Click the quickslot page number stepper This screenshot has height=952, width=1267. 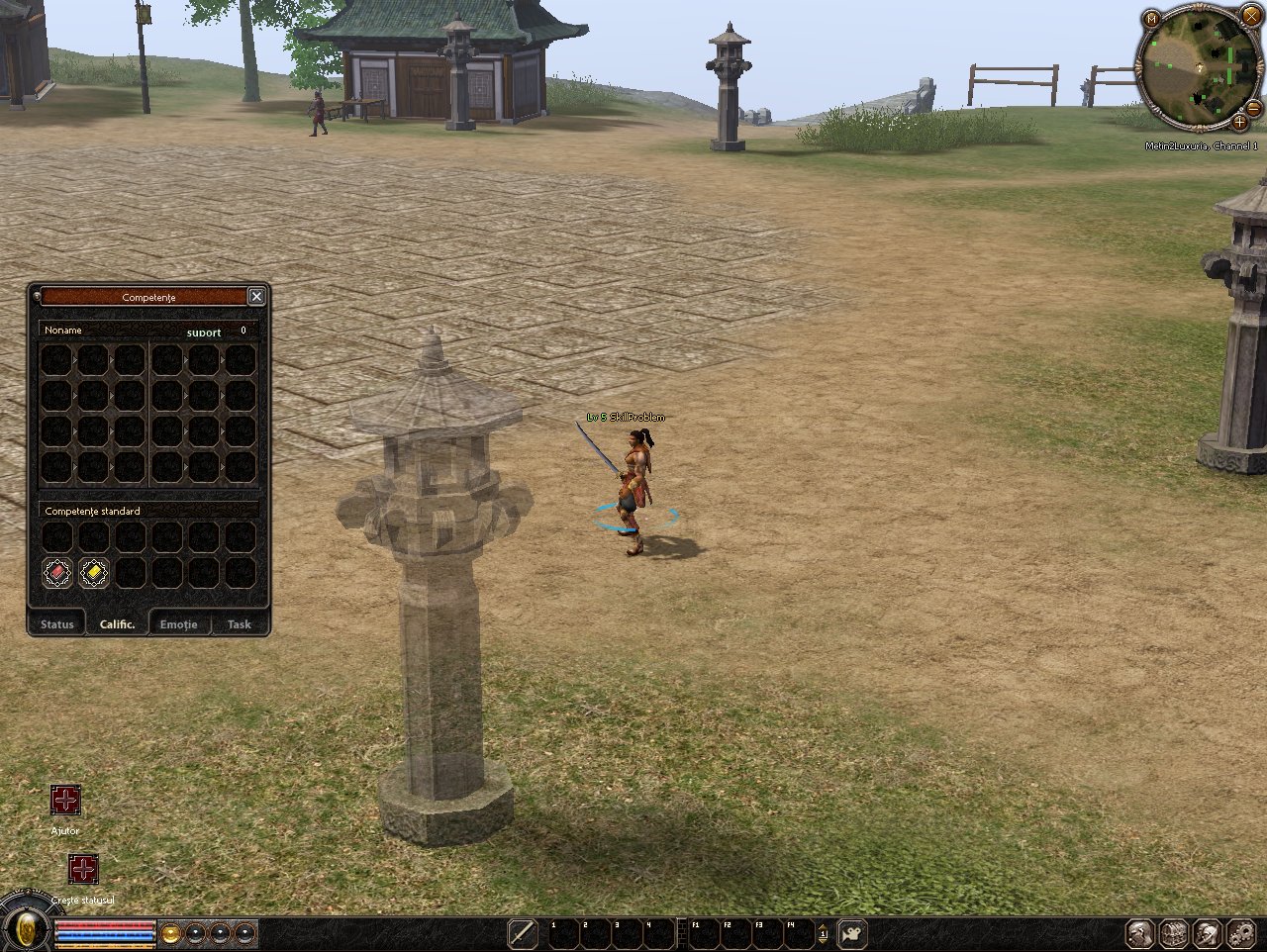click(x=823, y=933)
